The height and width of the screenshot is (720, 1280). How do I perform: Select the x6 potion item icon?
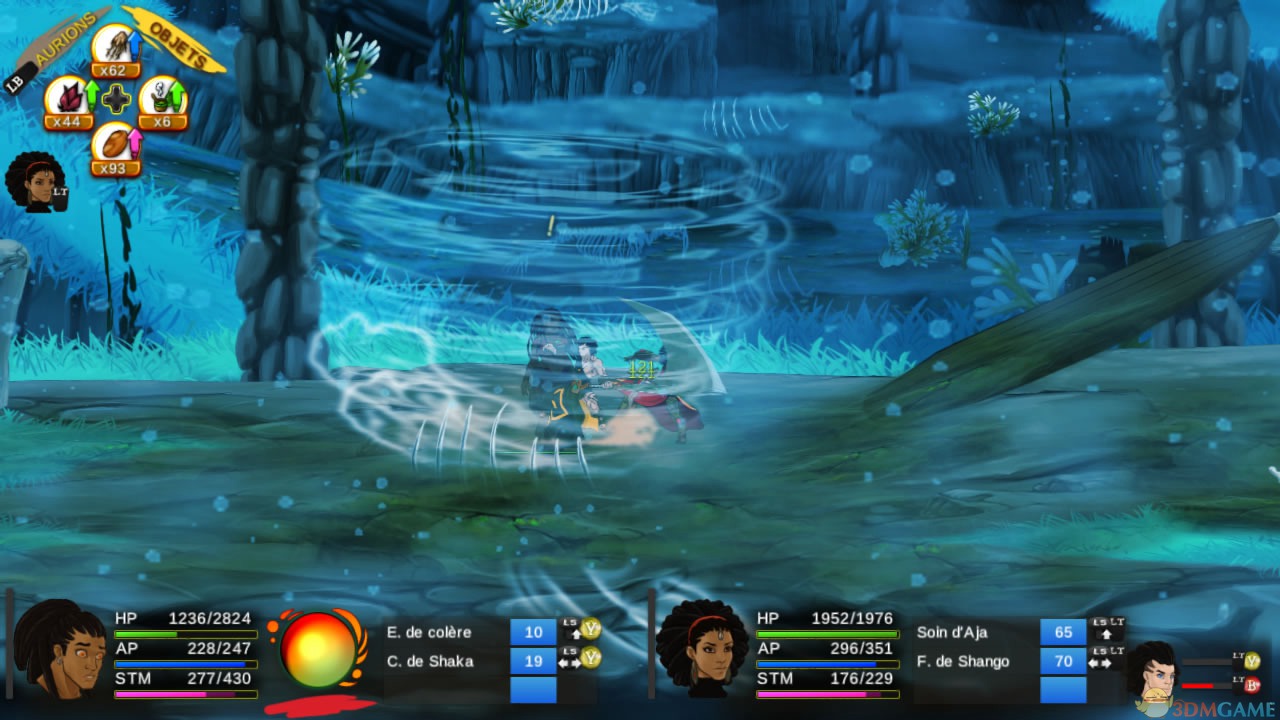162,98
